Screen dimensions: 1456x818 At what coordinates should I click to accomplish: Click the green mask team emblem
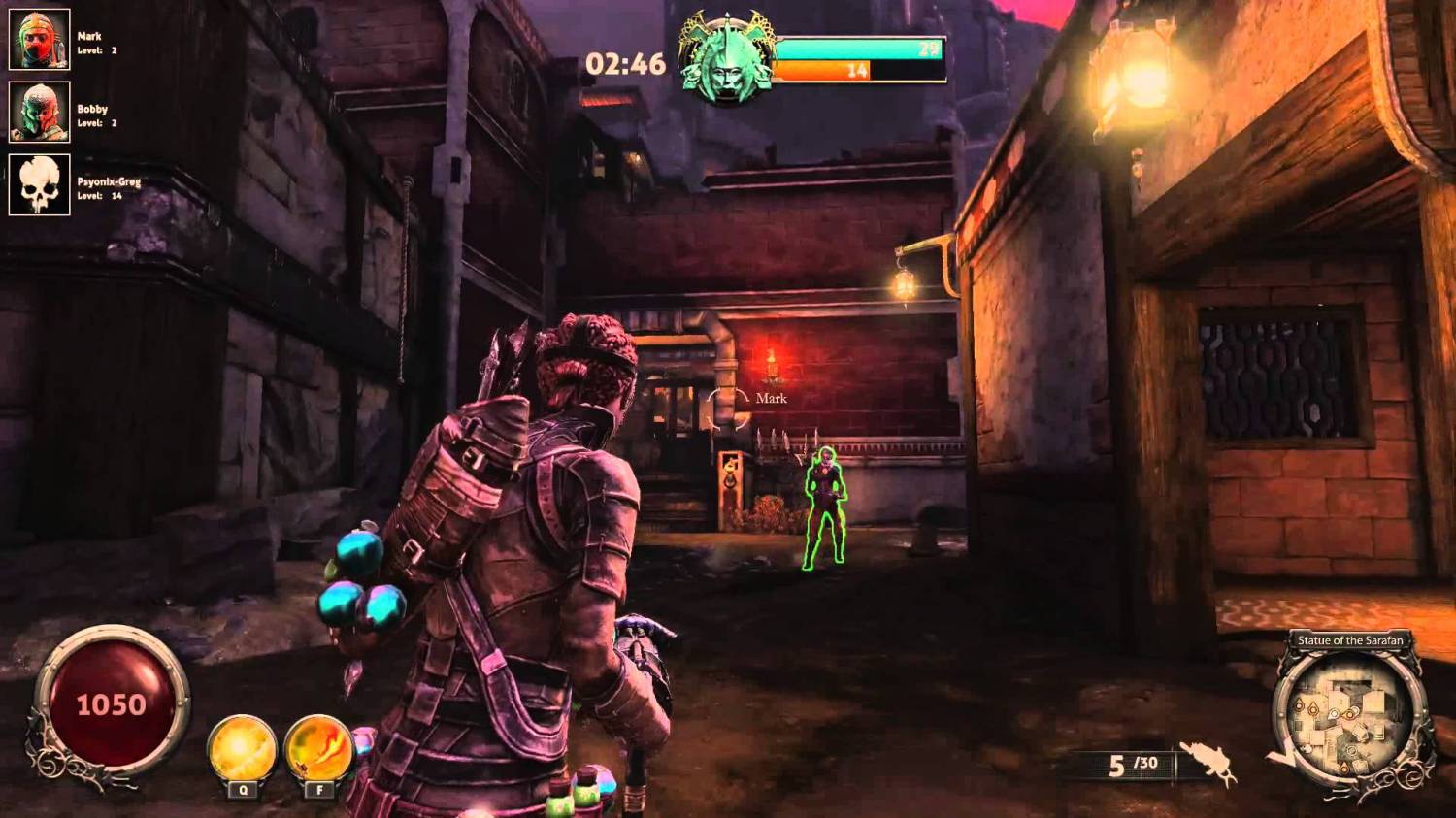[x=727, y=58]
